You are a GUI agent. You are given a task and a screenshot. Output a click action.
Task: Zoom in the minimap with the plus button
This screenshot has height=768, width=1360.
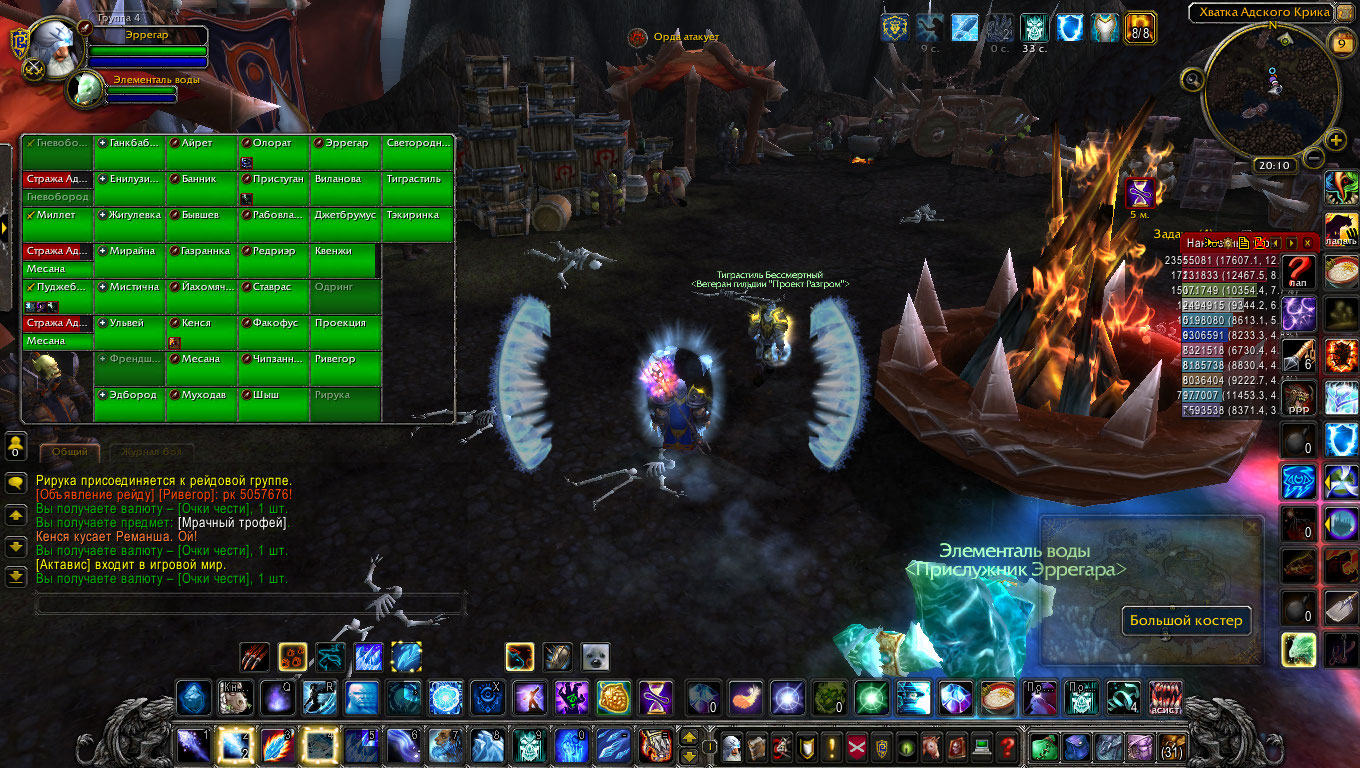(1335, 142)
